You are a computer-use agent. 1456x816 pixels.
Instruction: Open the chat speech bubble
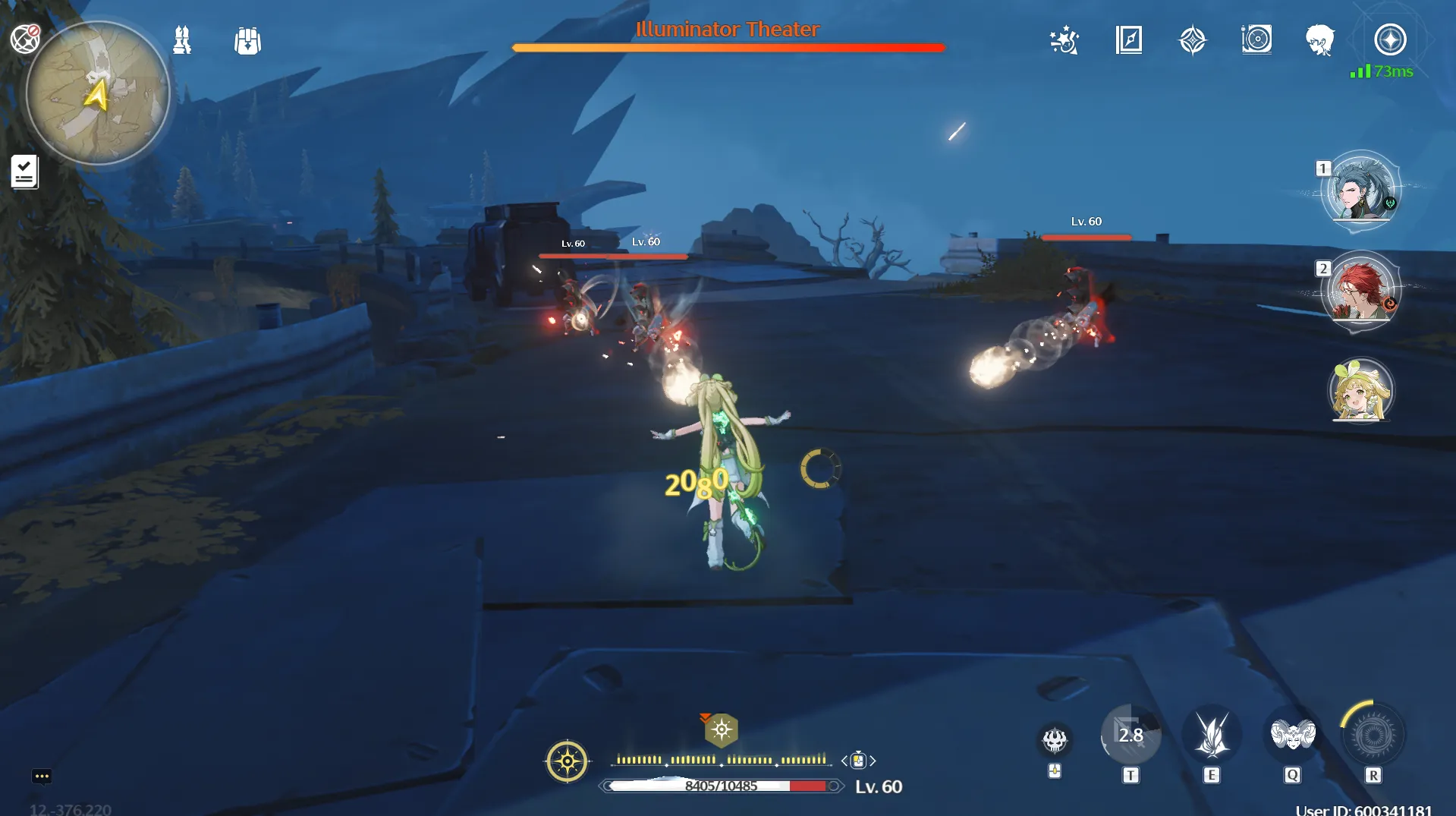[42, 776]
